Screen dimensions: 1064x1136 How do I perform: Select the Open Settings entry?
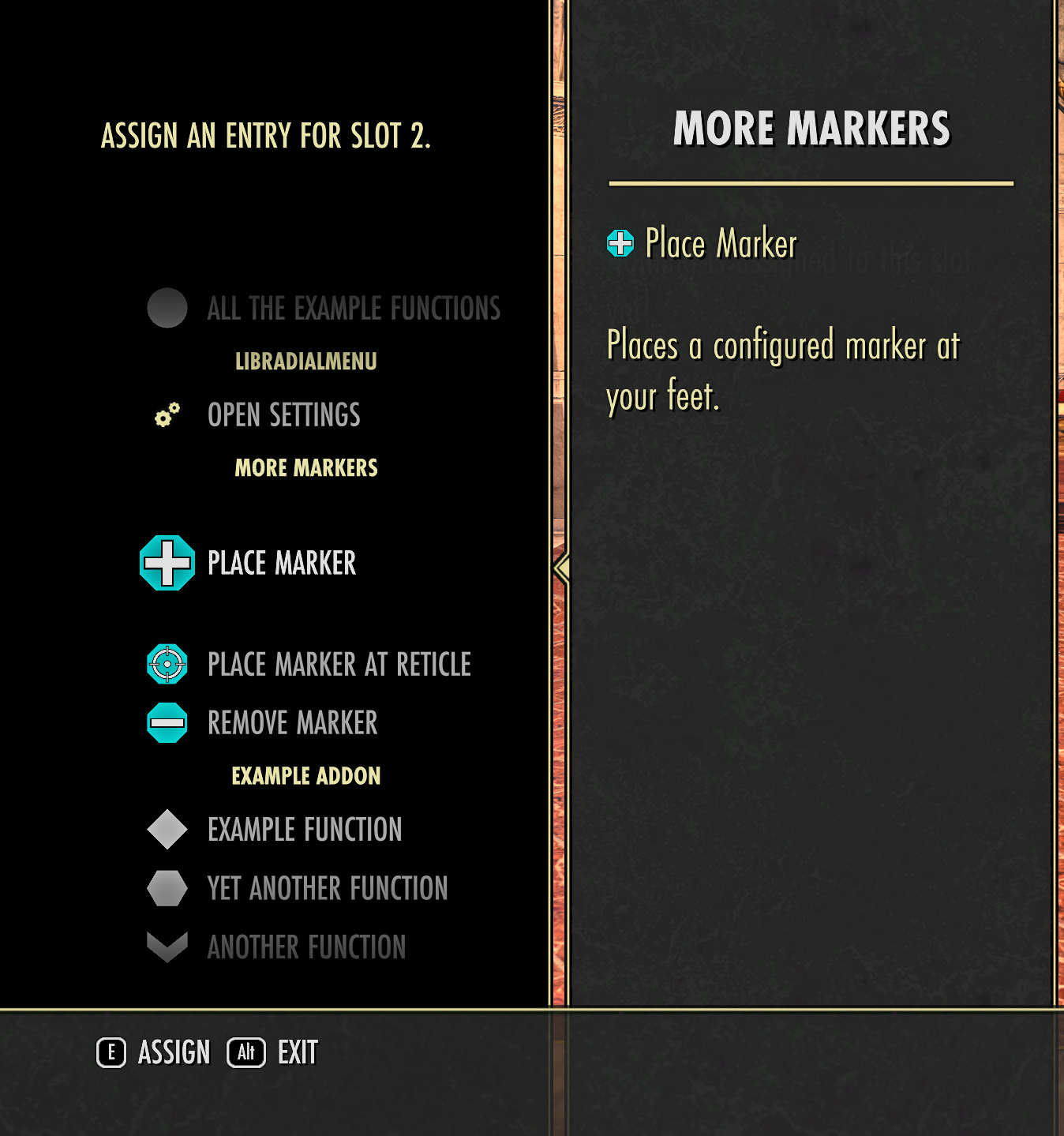point(283,414)
